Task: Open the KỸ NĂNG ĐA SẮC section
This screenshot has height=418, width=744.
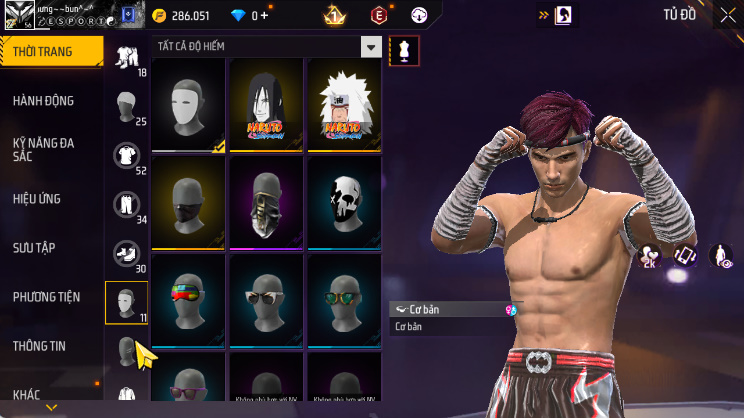Action: click(44, 150)
